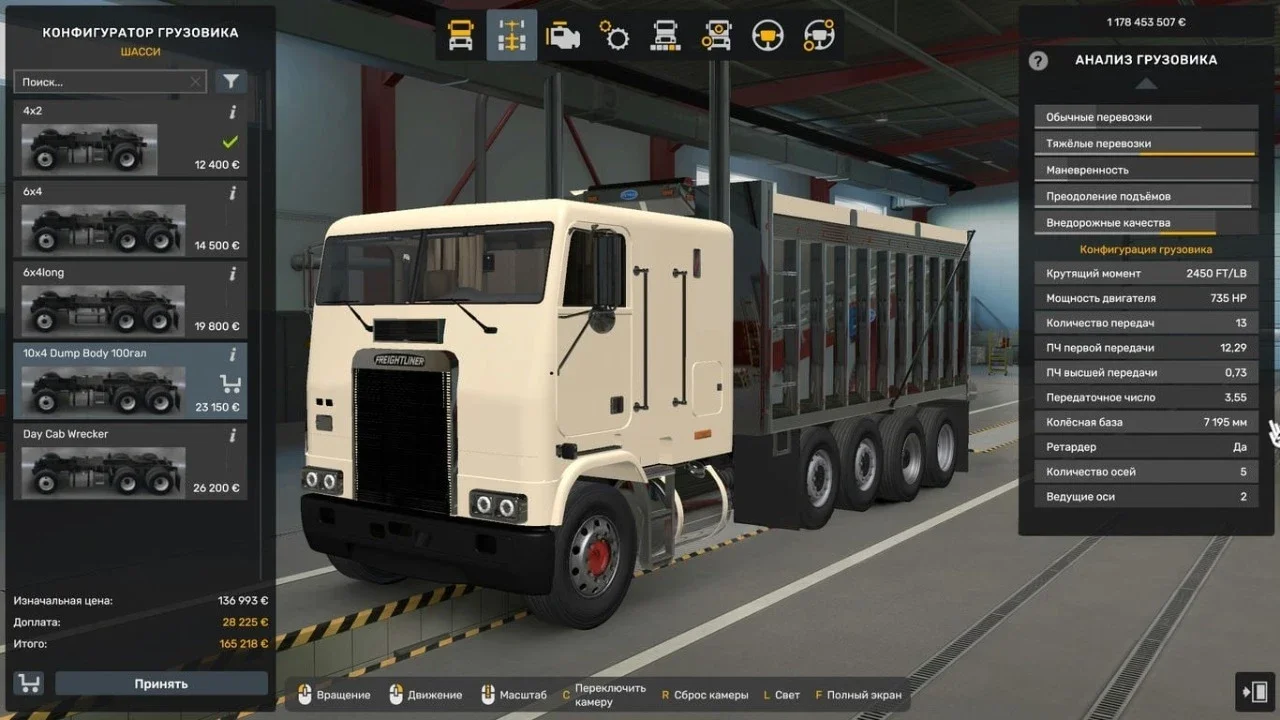Screen dimensions: 1280x720
Task: Select the Маневренность analysis tab
Action: (x=1143, y=169)
